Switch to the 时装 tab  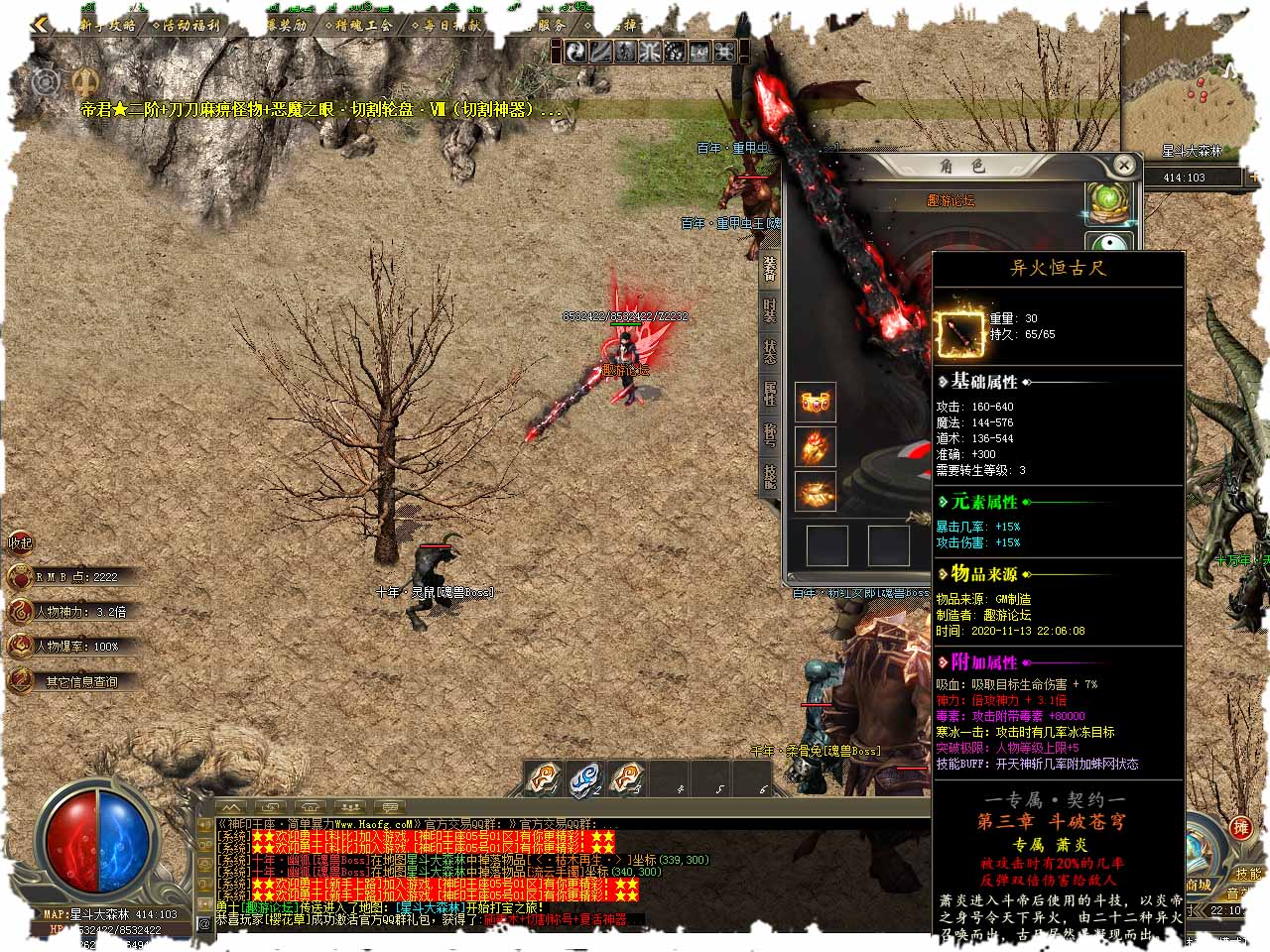[770, 309]
